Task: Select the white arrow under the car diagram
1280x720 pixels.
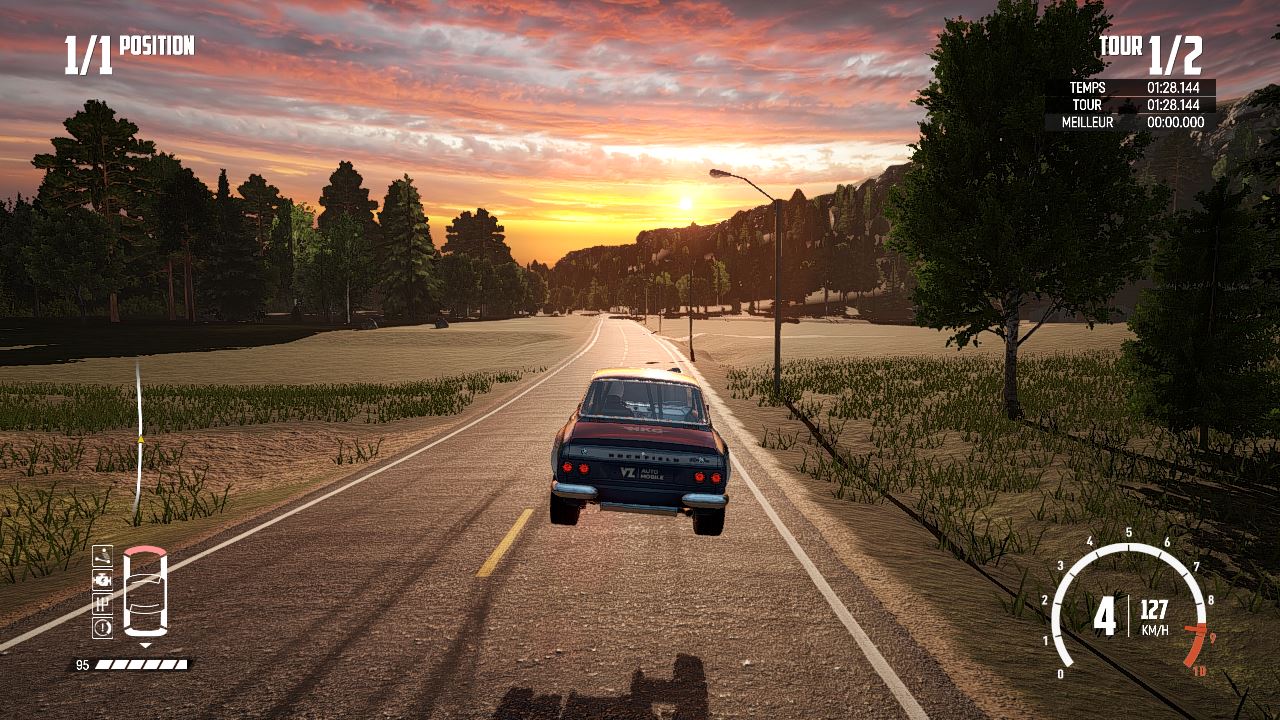Action: [145, 645]
